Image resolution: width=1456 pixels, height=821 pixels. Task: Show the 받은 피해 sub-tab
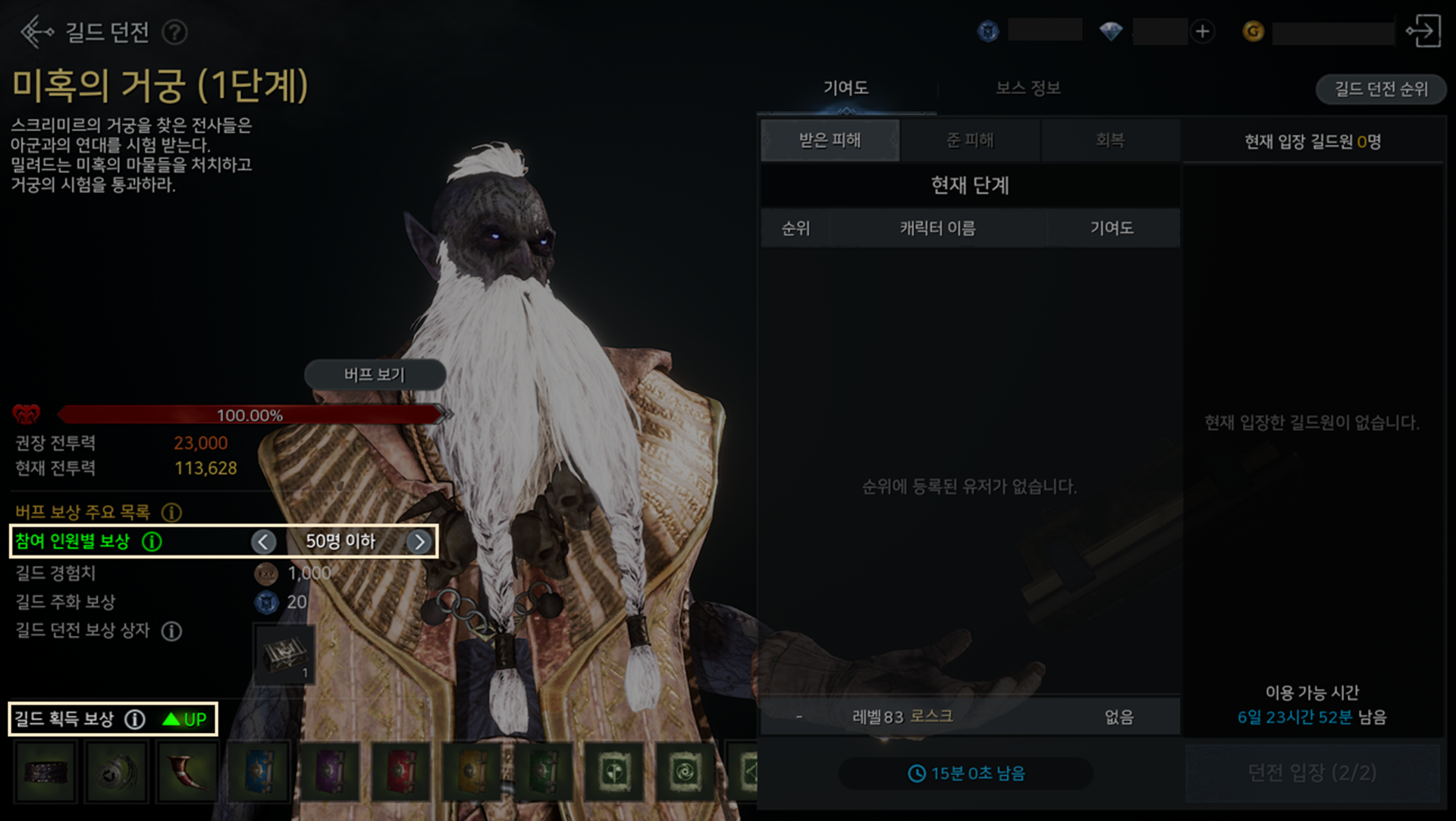(x=830, y=140)
